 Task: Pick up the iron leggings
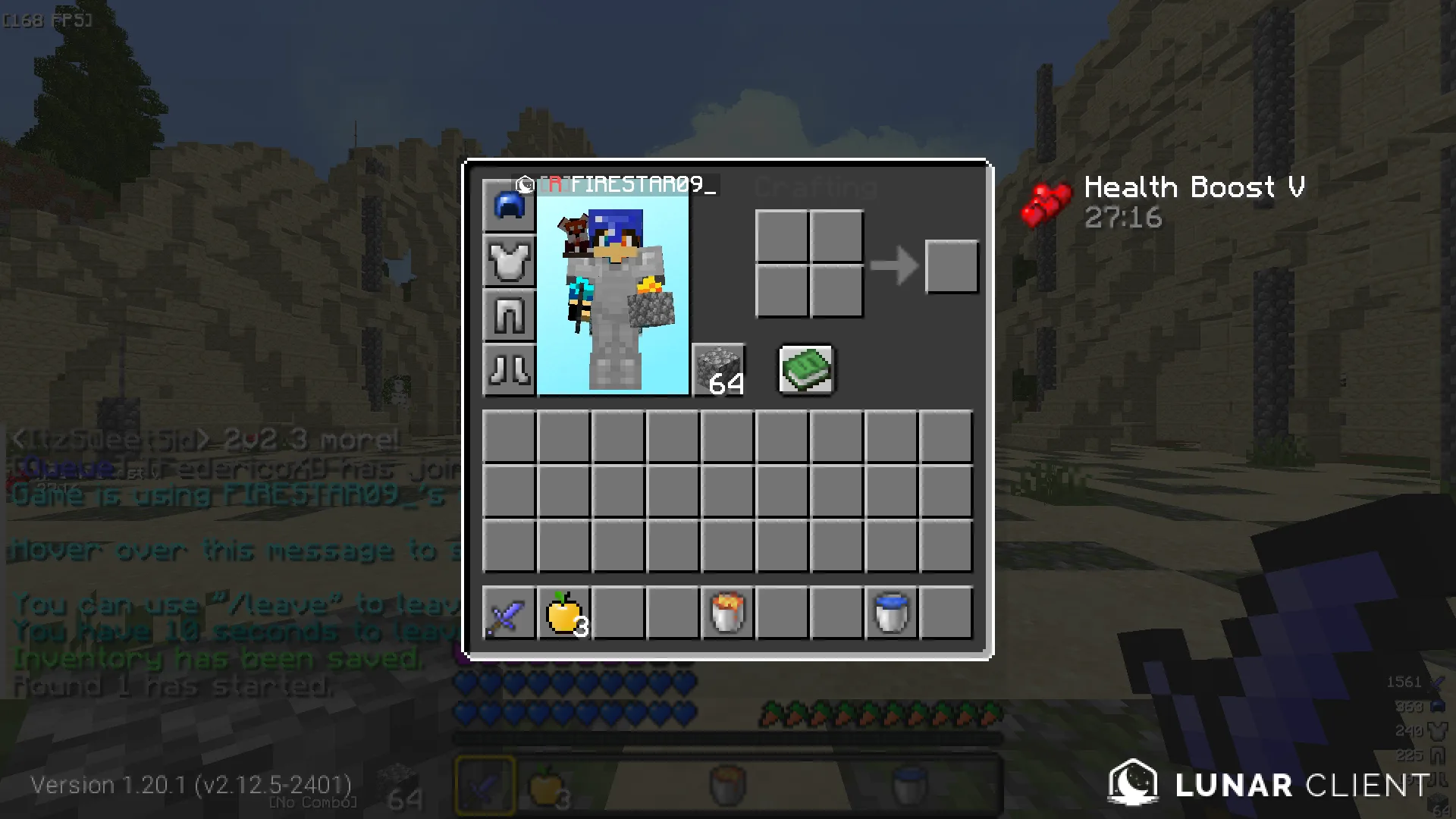509,315
